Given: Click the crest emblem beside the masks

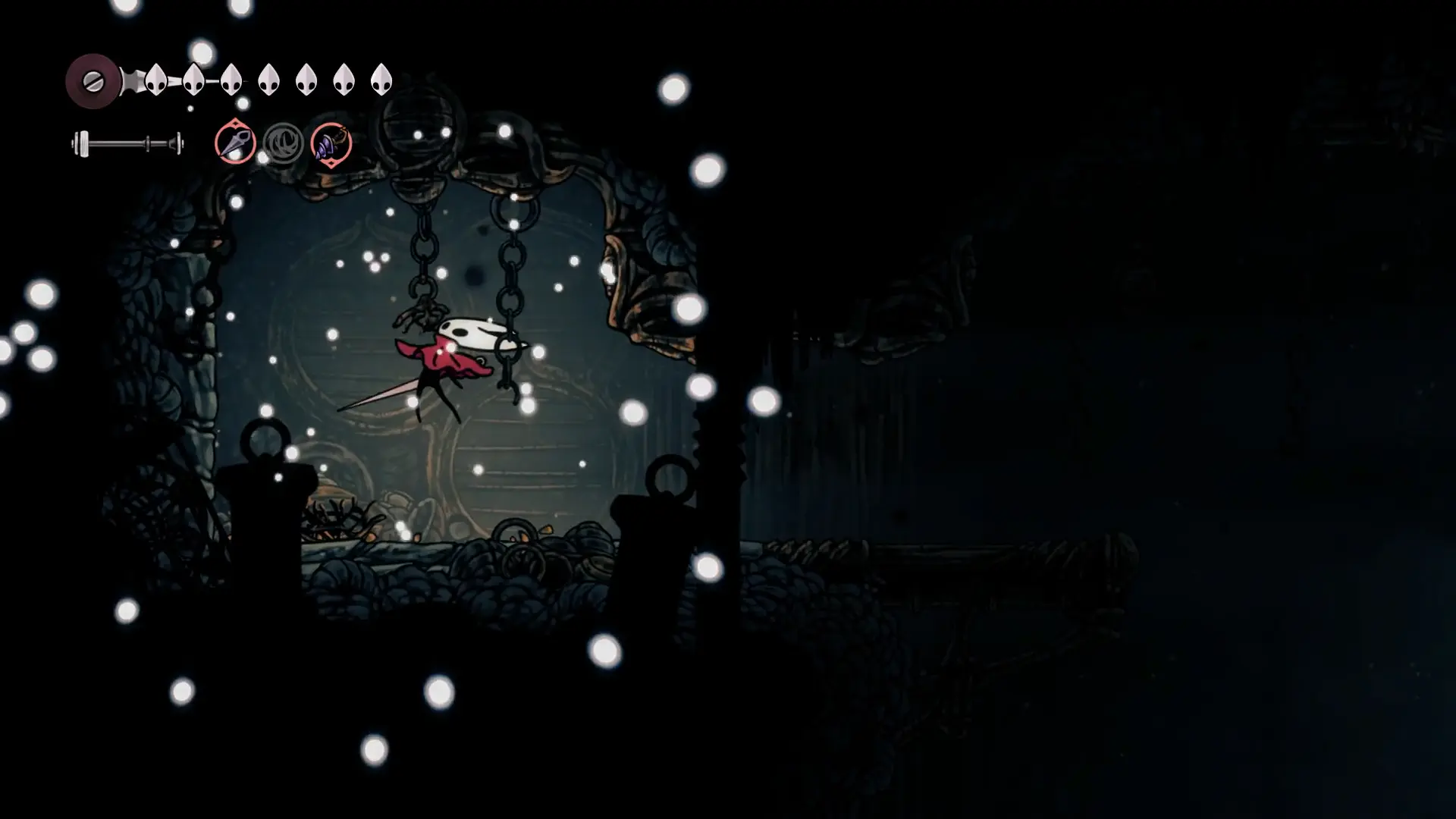Looking at the screenshot, I should (x=93, y=80).
